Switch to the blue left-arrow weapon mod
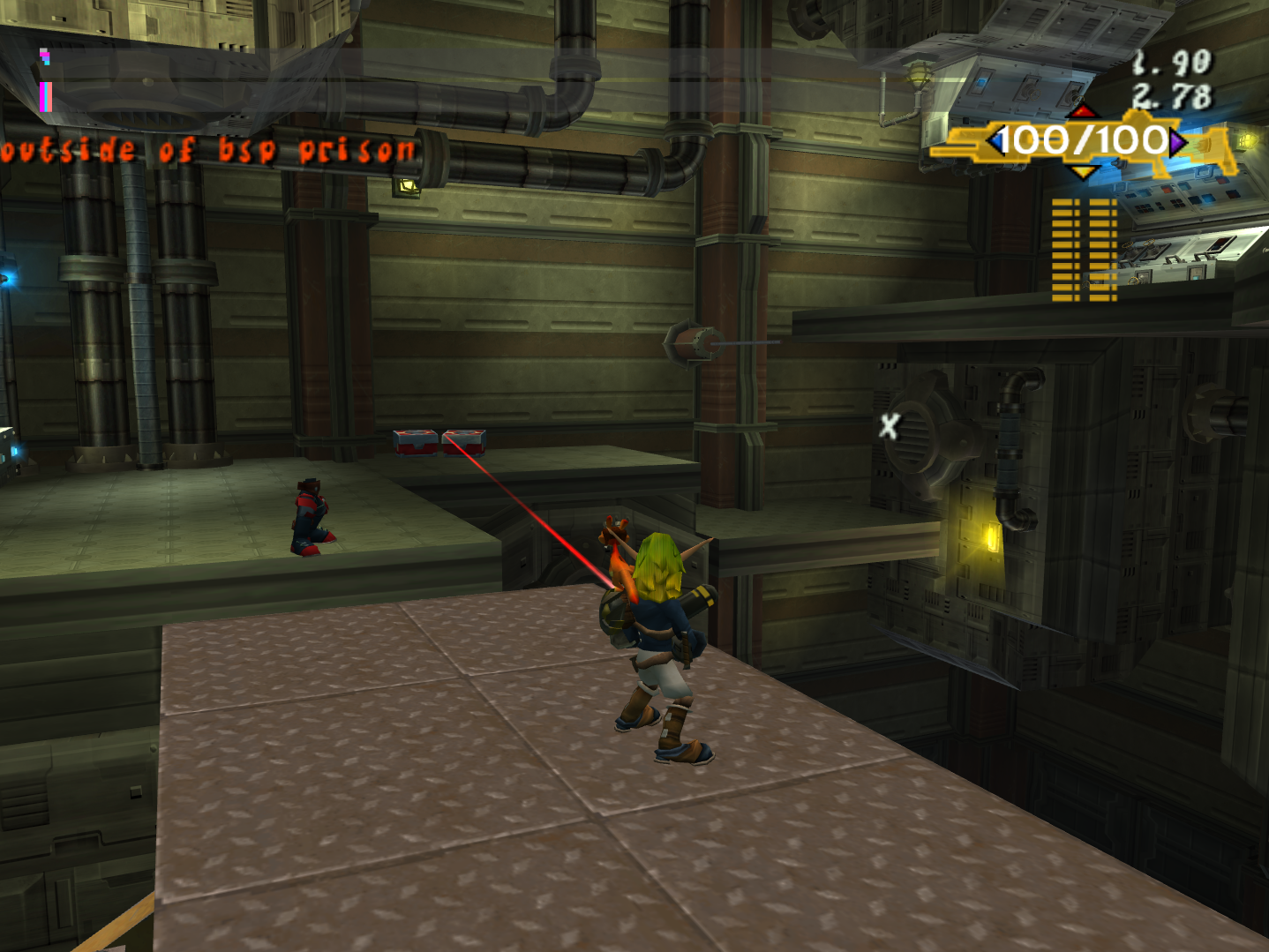 [x=996, y=141]
